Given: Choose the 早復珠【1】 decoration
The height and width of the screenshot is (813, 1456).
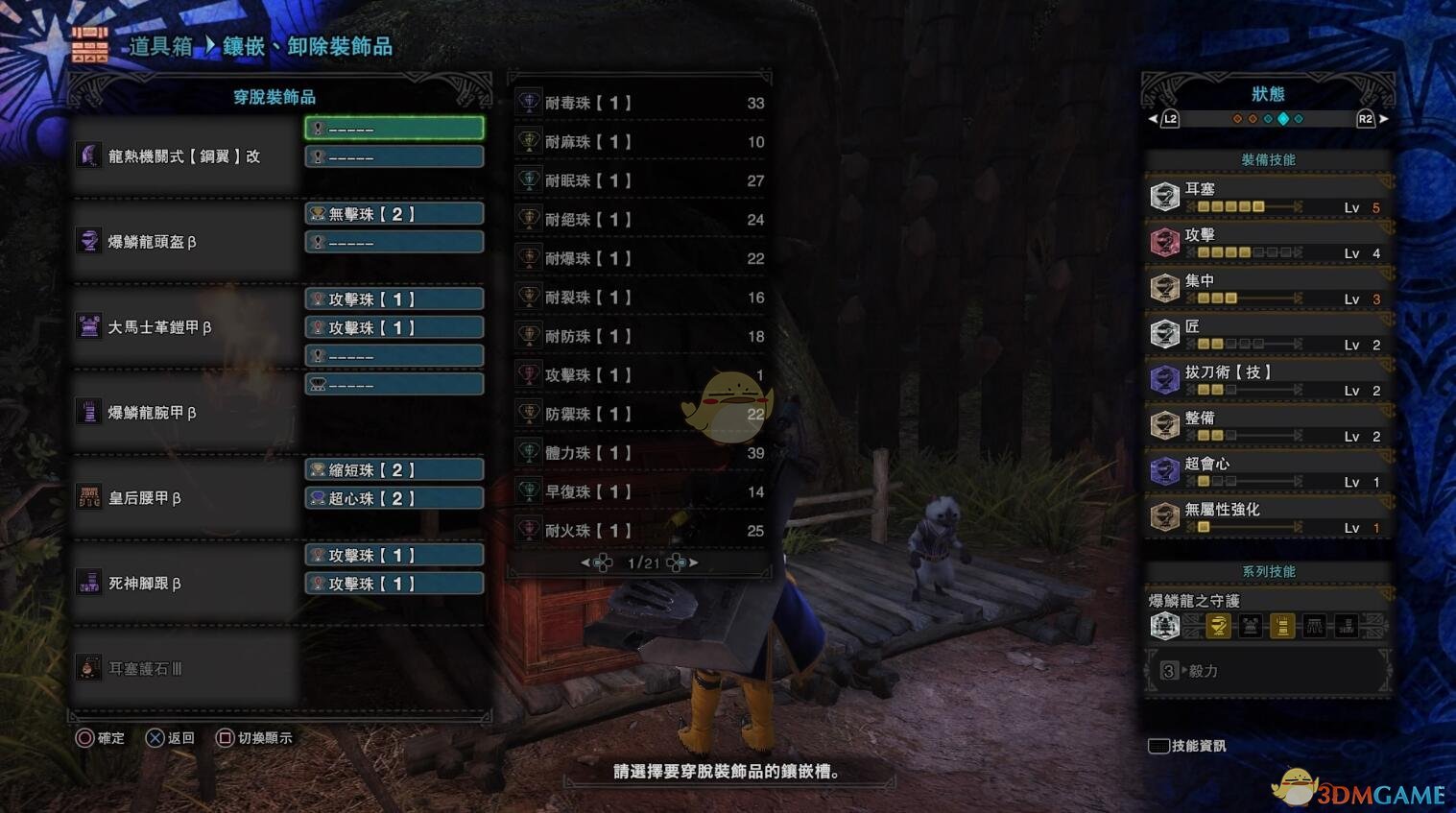Looking at the screenshot, I should click(639, 491).
